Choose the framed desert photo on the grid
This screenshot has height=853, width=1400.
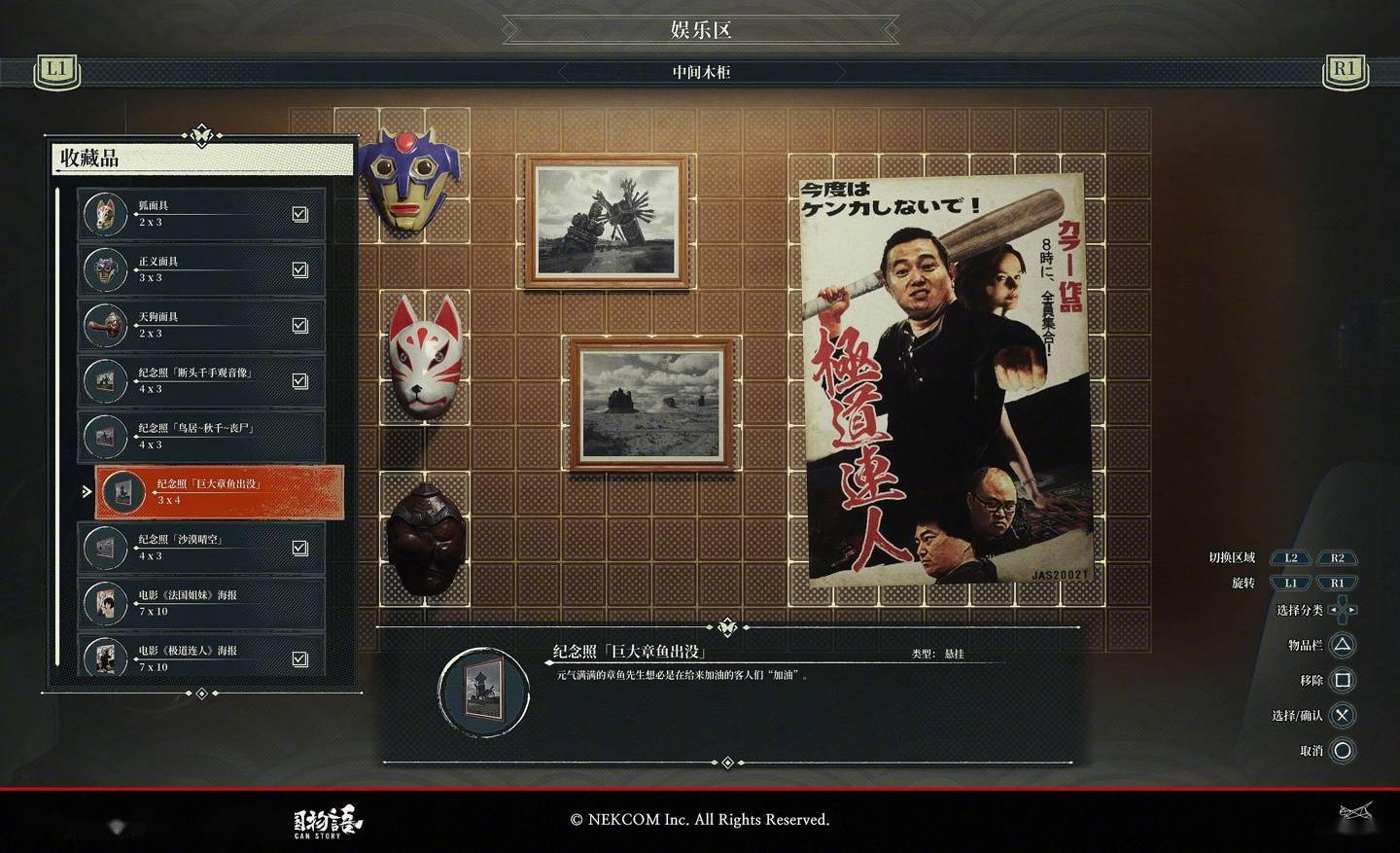[649, 404]
